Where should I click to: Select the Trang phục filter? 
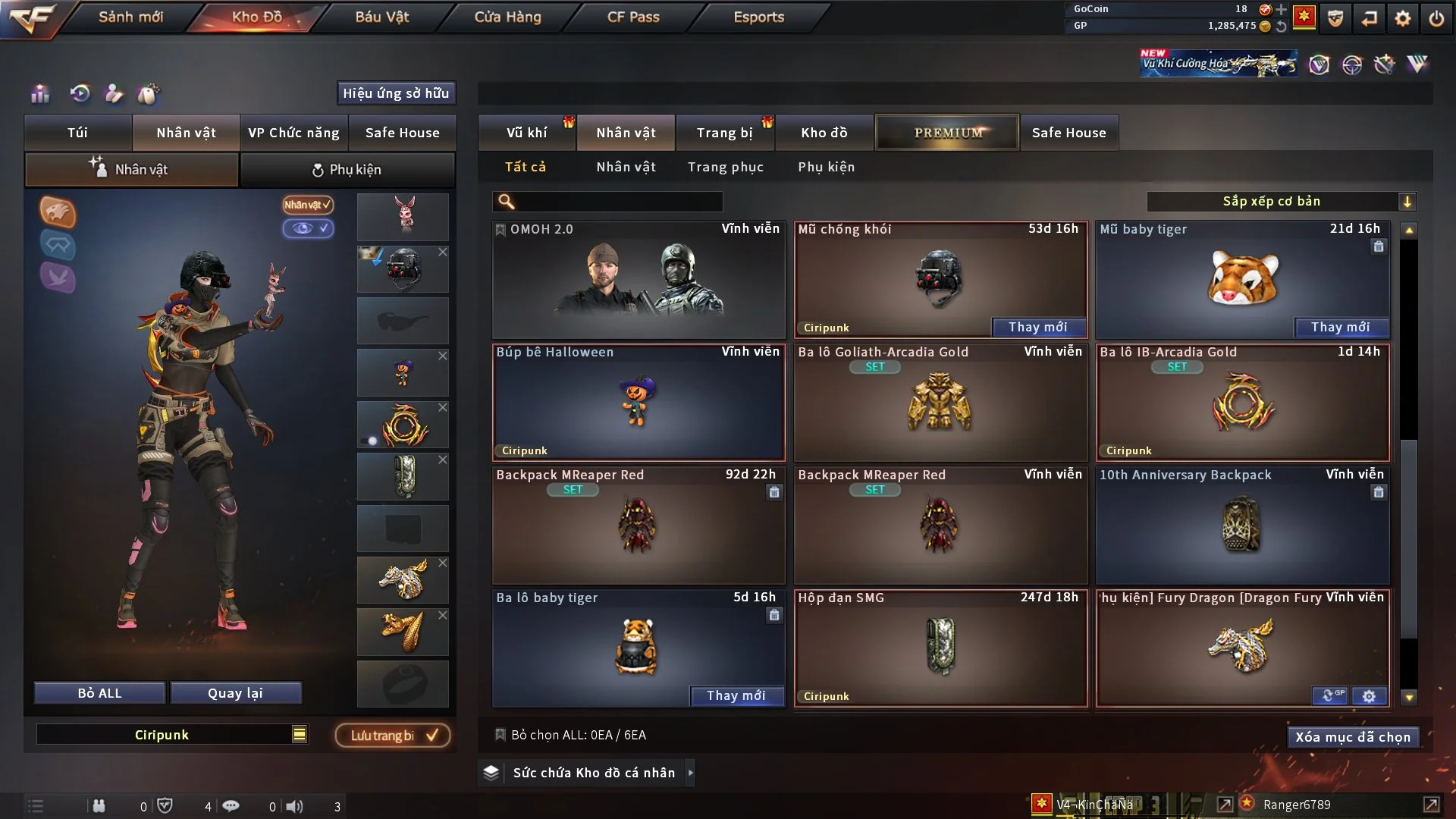(x=725, y=167)
